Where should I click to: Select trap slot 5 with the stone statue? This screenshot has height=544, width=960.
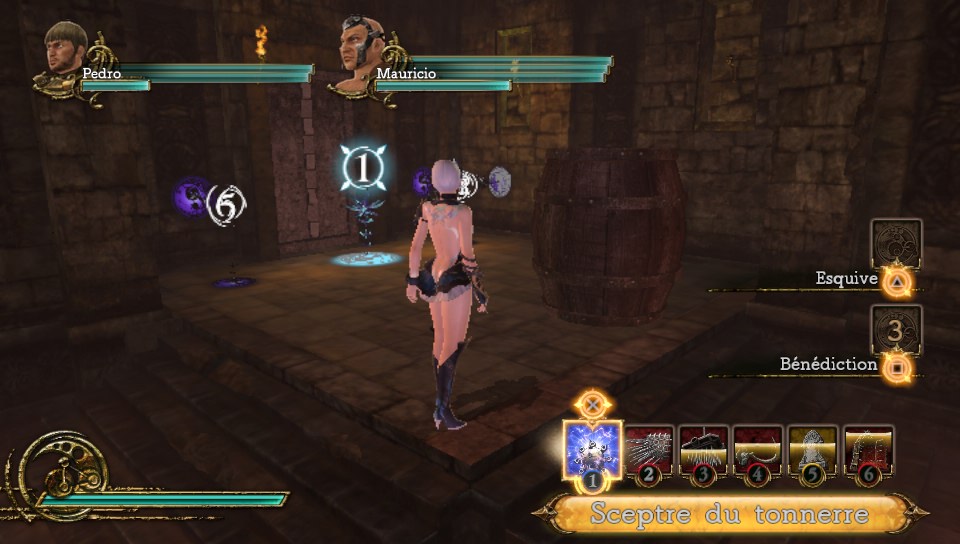(813, 450)
